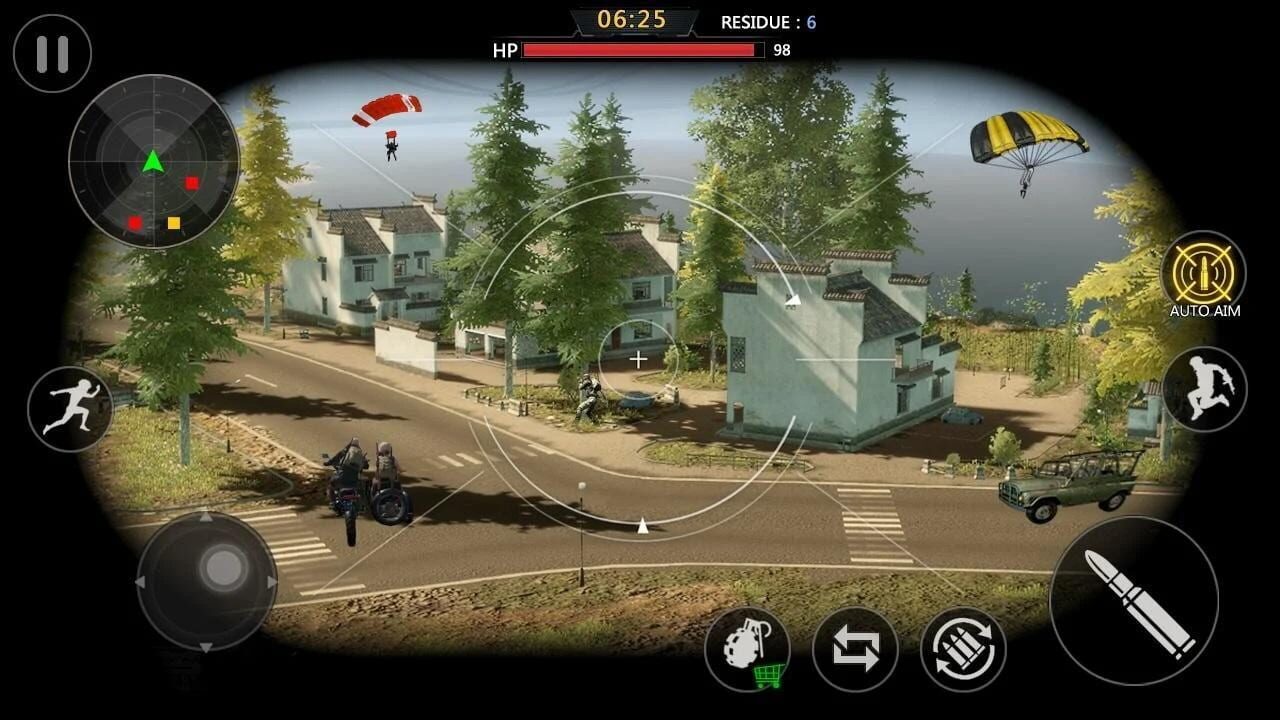Viewport: 1280px width, 720px height.
Task: Toggle the AUTO AIM feature
Action: coord(1204,272)
